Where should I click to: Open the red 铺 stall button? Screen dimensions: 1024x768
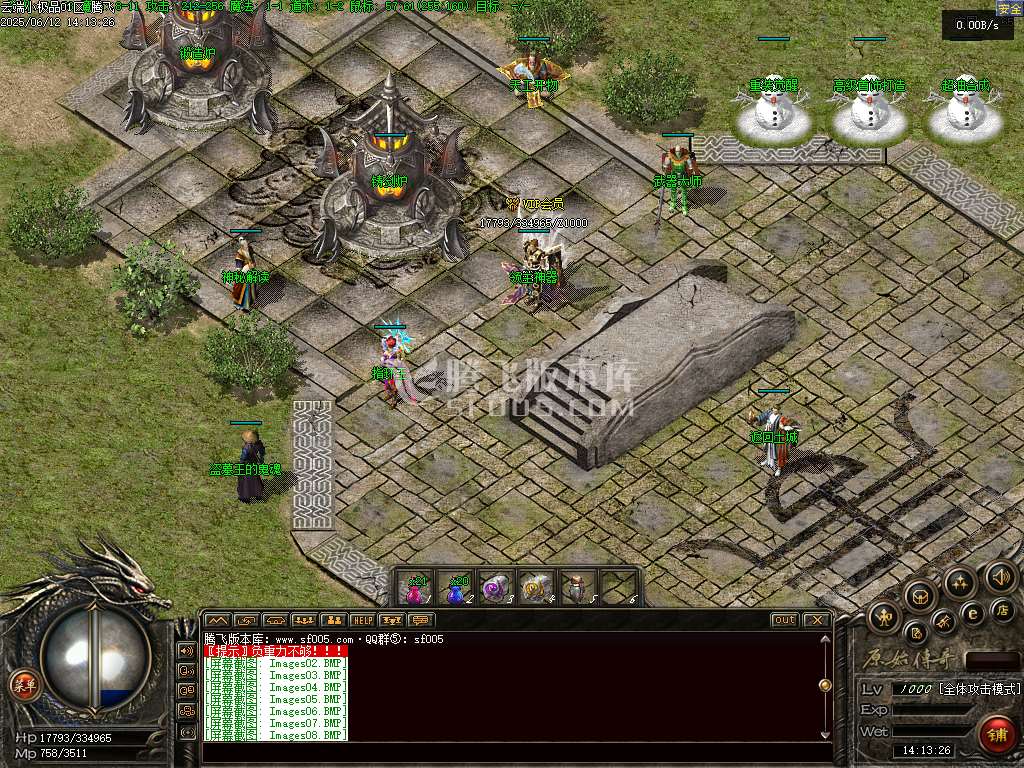pos(996,734)
